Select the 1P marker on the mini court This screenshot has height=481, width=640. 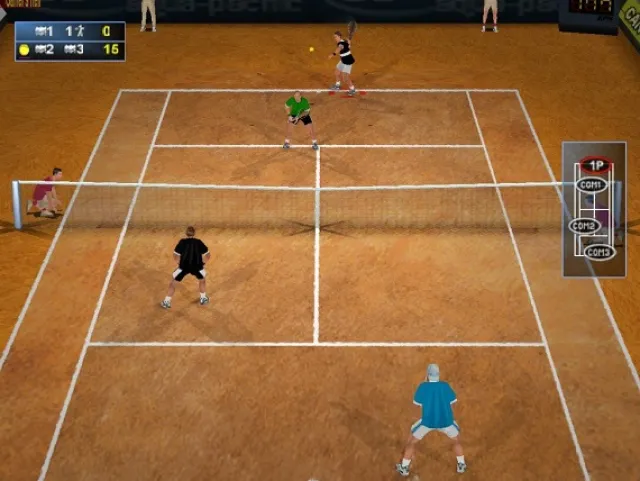pyautogui.click(x=596, y=165)
